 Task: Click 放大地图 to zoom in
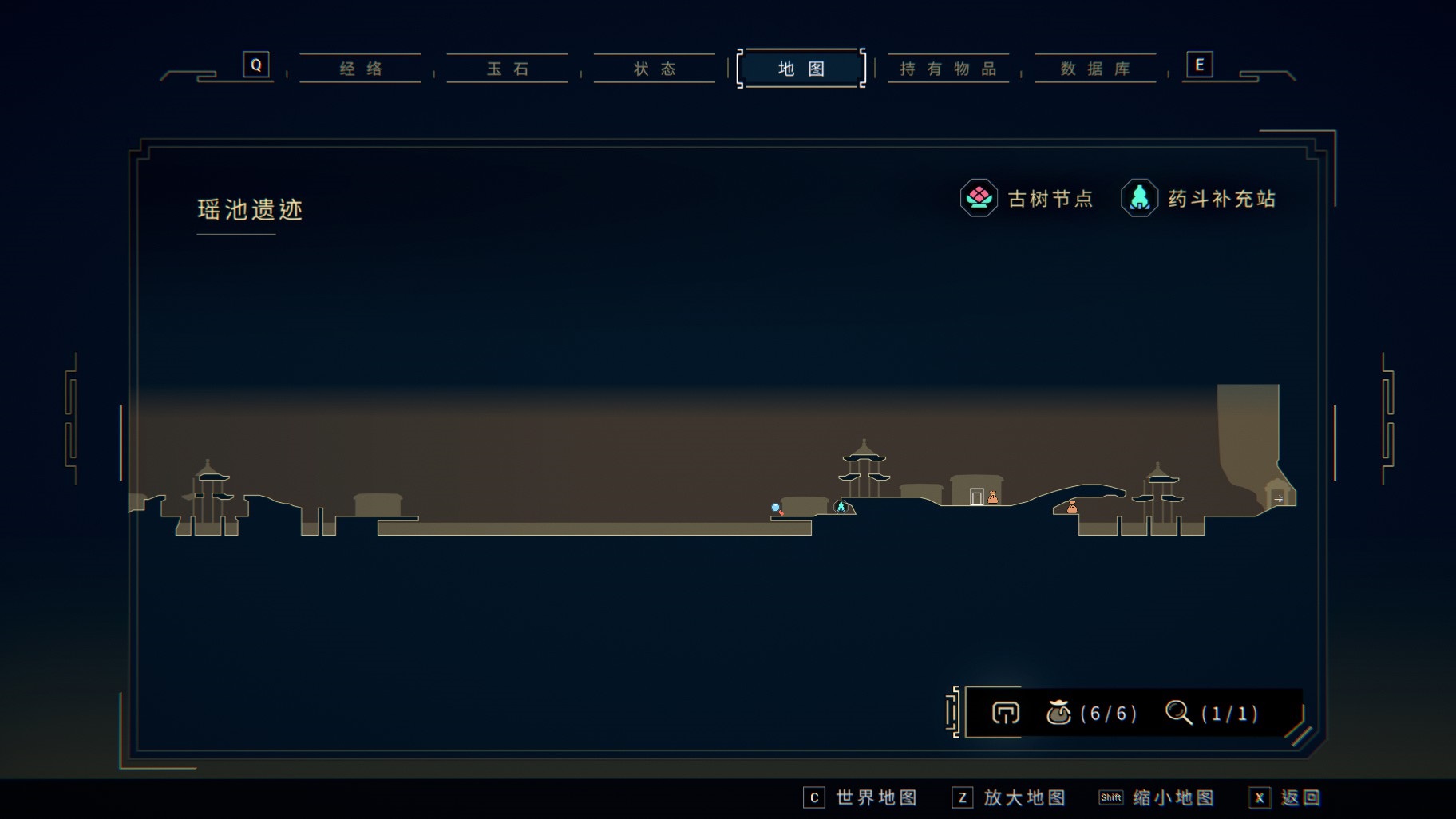tap(1010, 797)
